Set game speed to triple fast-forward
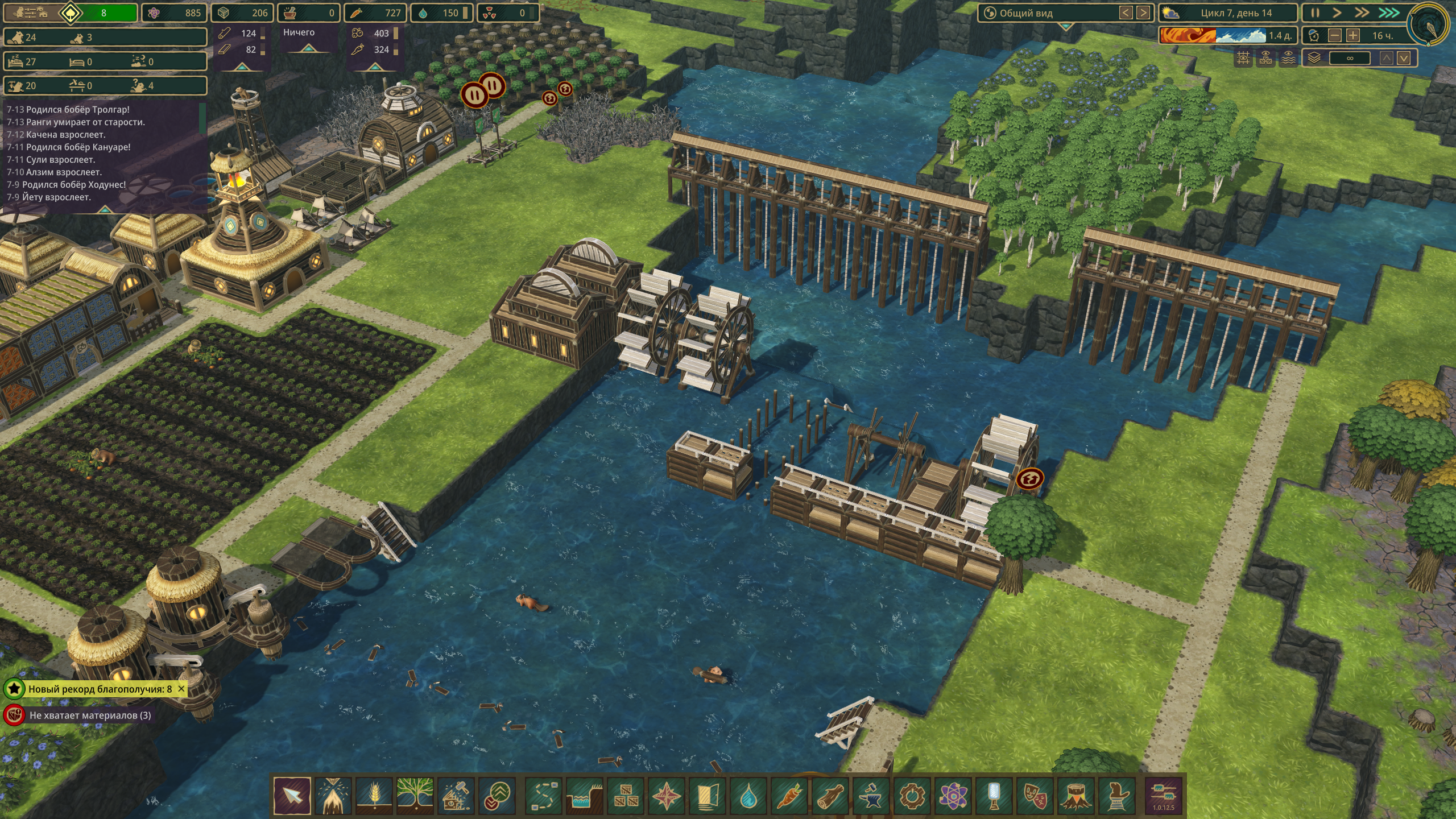This screenshot has height=819, width=1456. pos(1388,13)
